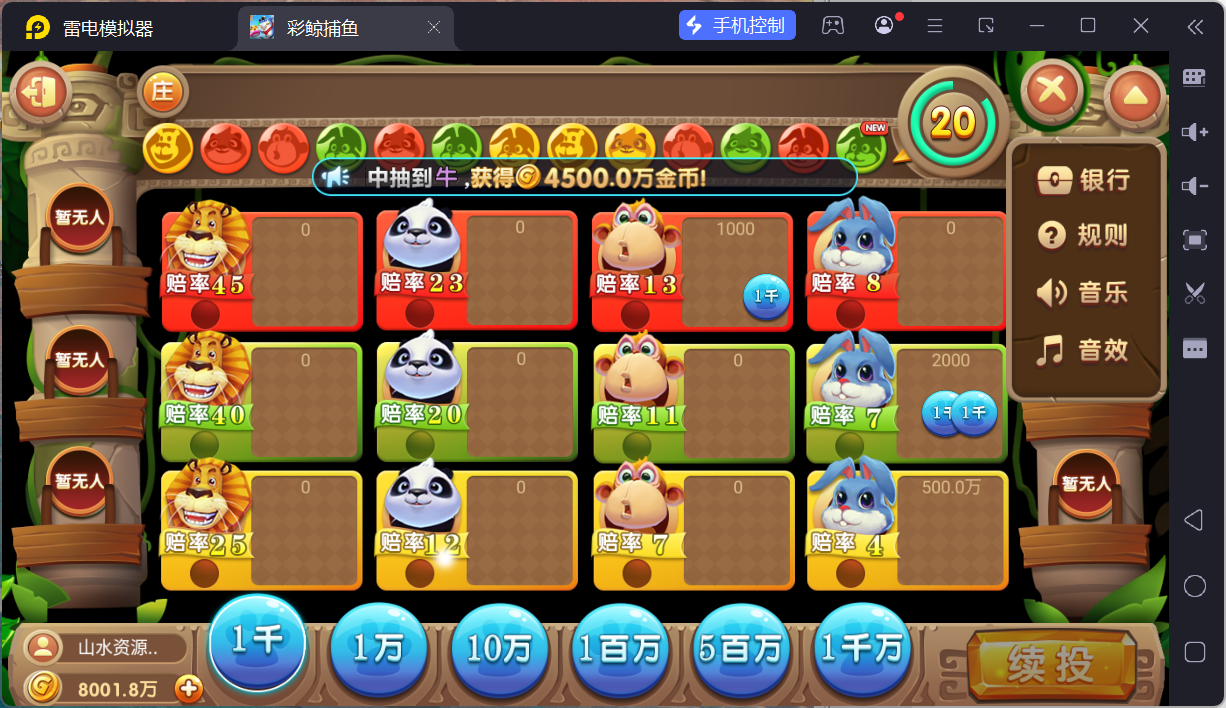This screenshot has width=1226, height=708.
Task: Toggle the 音乐 music option
Action: pyautogui.click(x=1086, y=293)
